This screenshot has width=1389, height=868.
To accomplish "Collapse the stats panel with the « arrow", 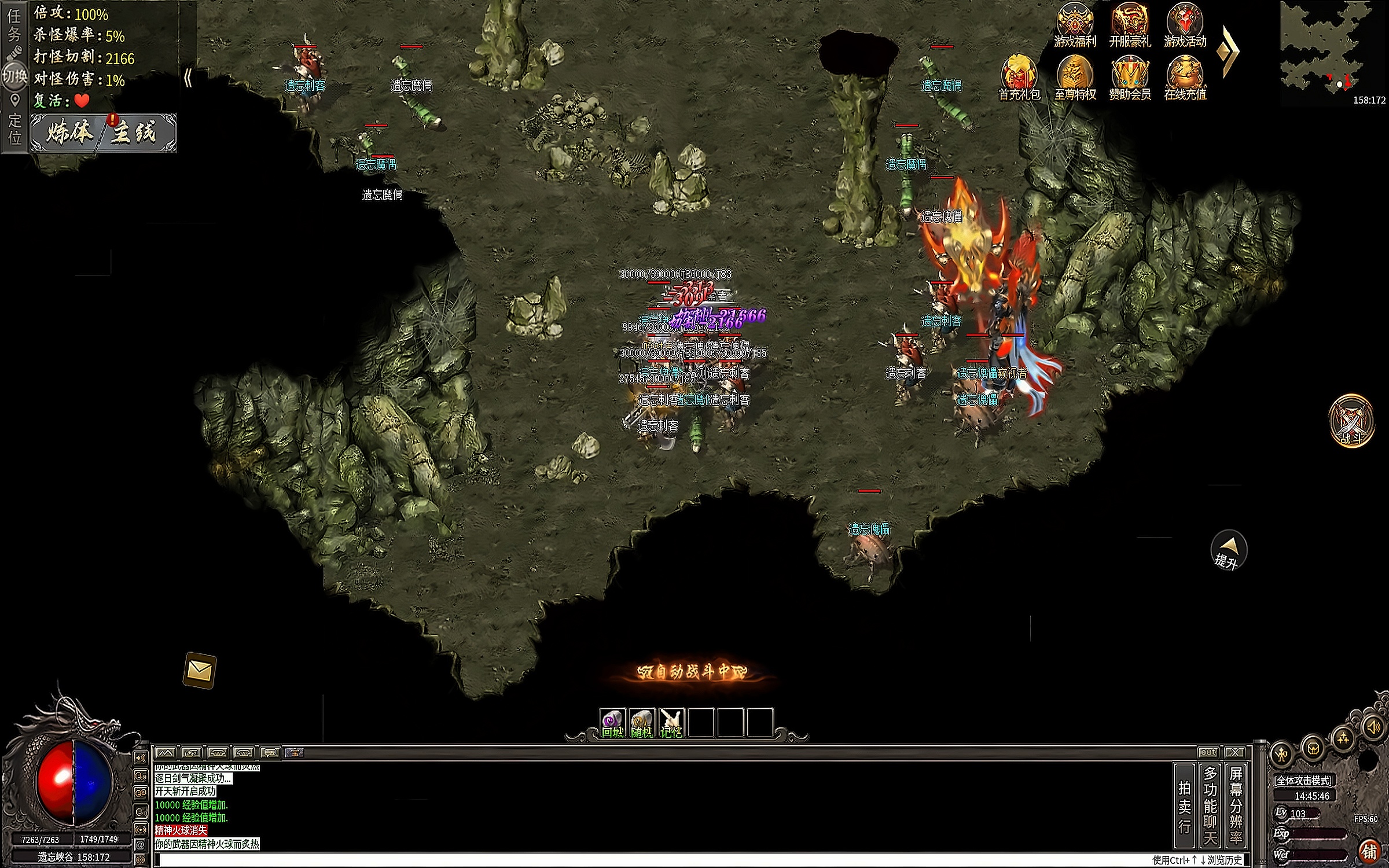I will [188, 78].
